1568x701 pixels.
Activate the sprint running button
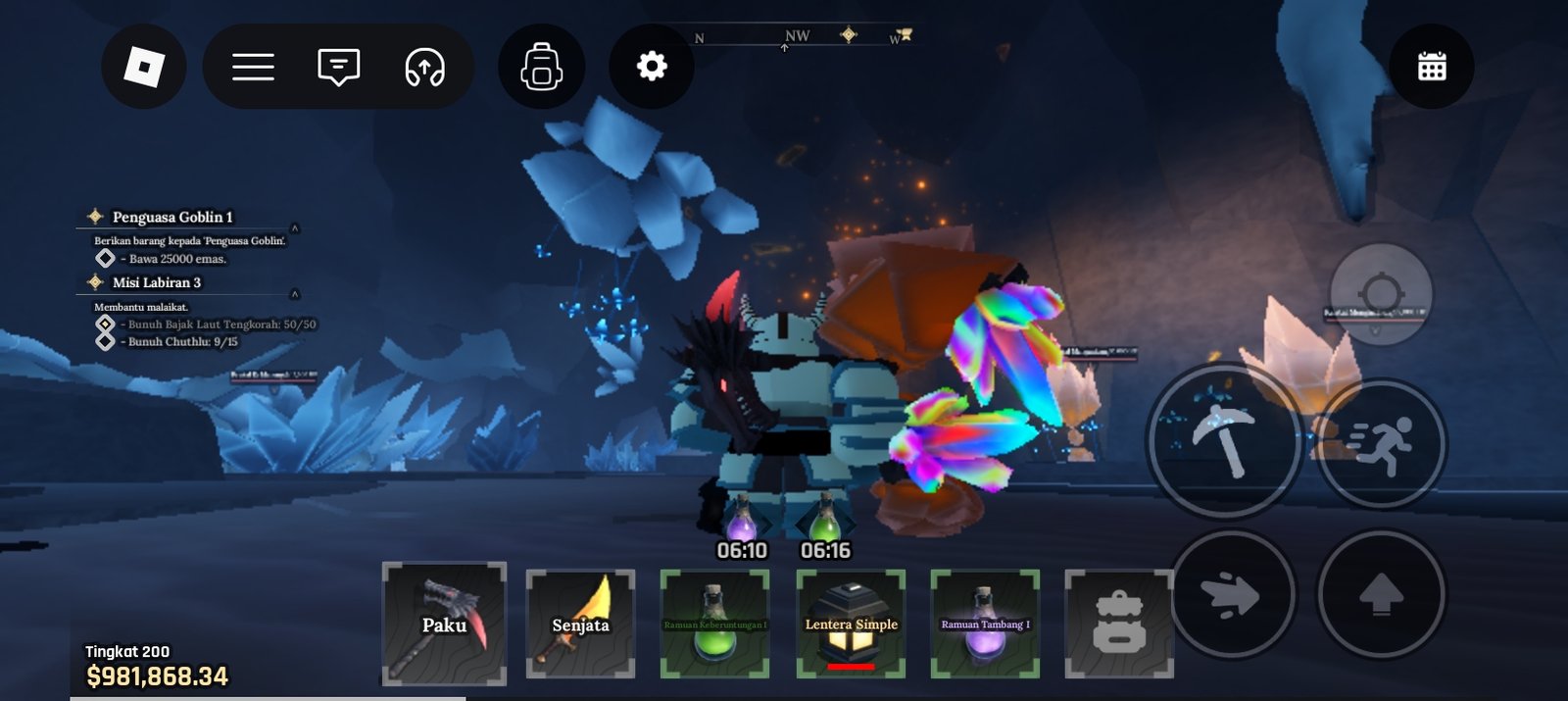coord(1381,443)
